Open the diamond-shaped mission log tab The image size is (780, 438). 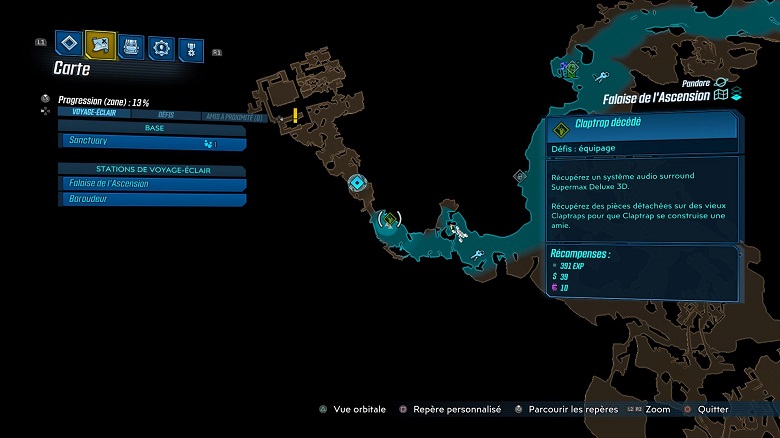click(x=68, y=43)
